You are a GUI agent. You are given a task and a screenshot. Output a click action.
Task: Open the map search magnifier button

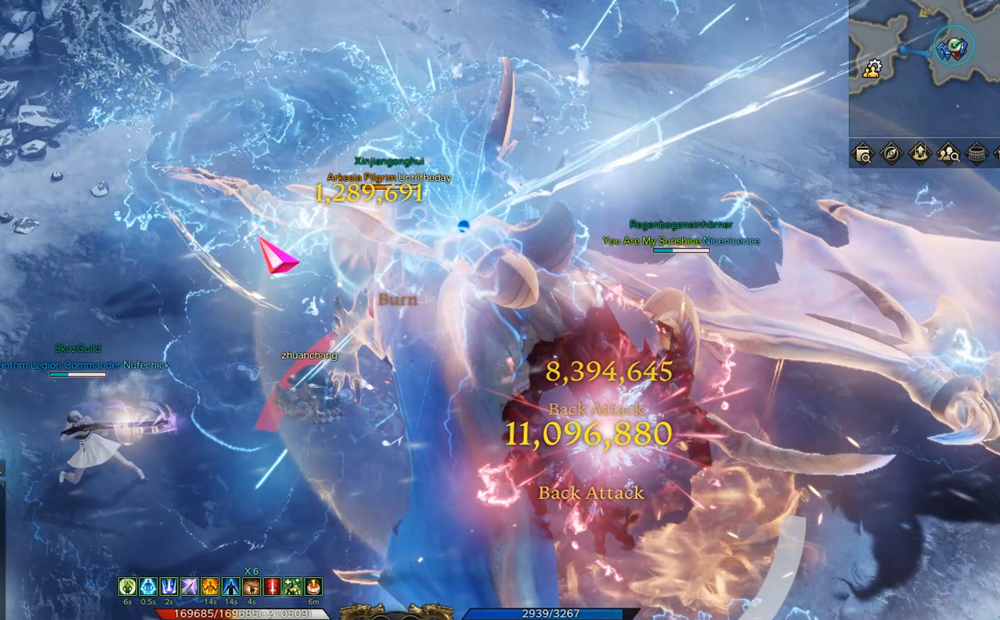point(862,154)
